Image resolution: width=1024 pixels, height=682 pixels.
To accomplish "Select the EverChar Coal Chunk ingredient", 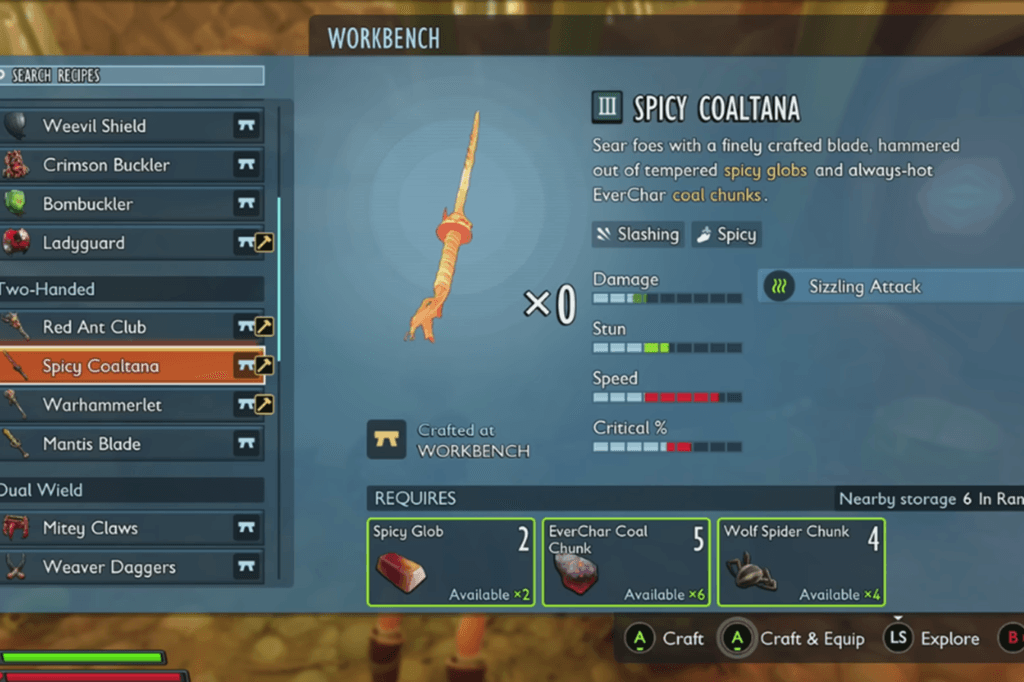I will point(626,562).
